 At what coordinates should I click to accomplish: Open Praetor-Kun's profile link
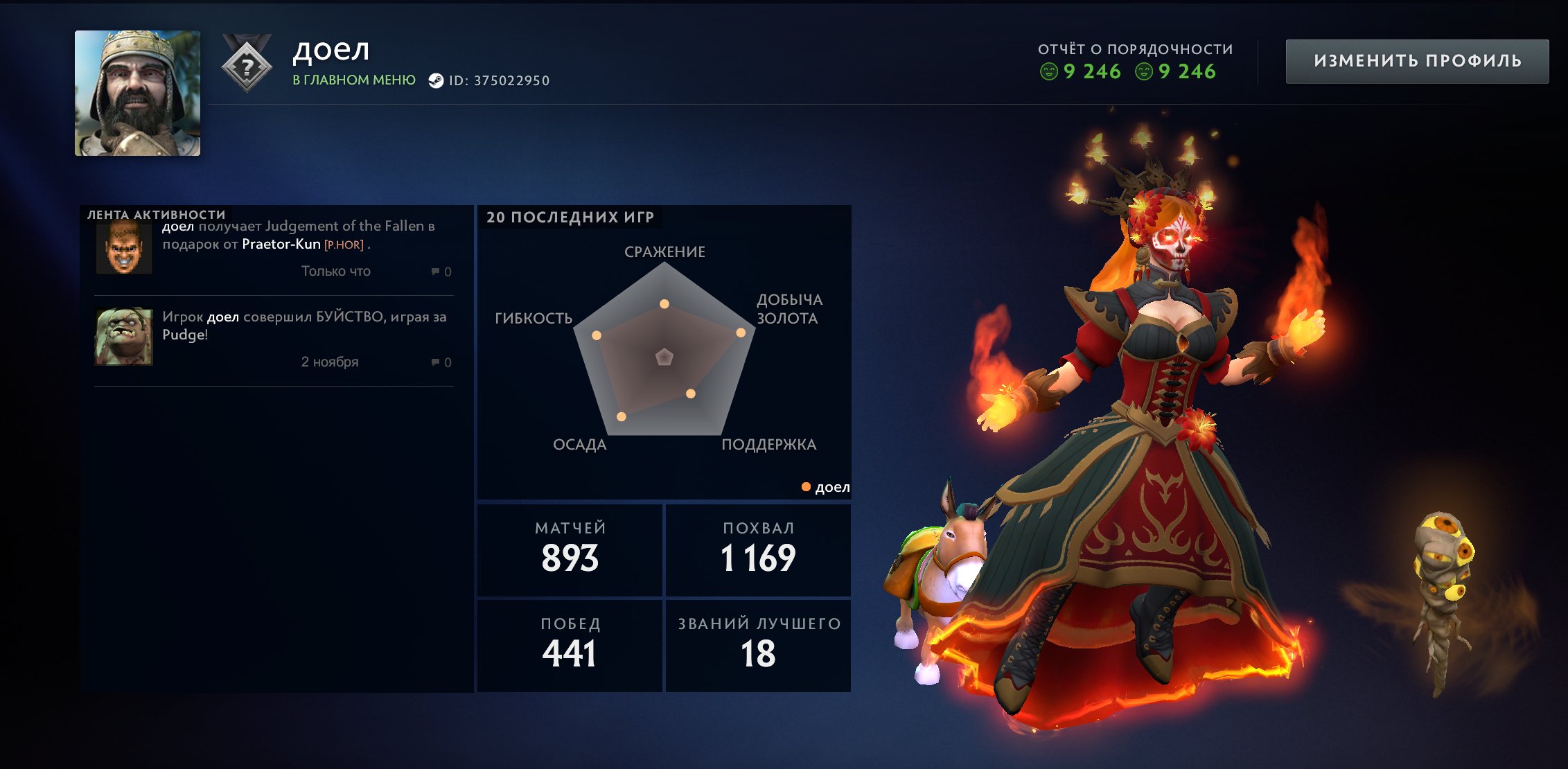281,245
